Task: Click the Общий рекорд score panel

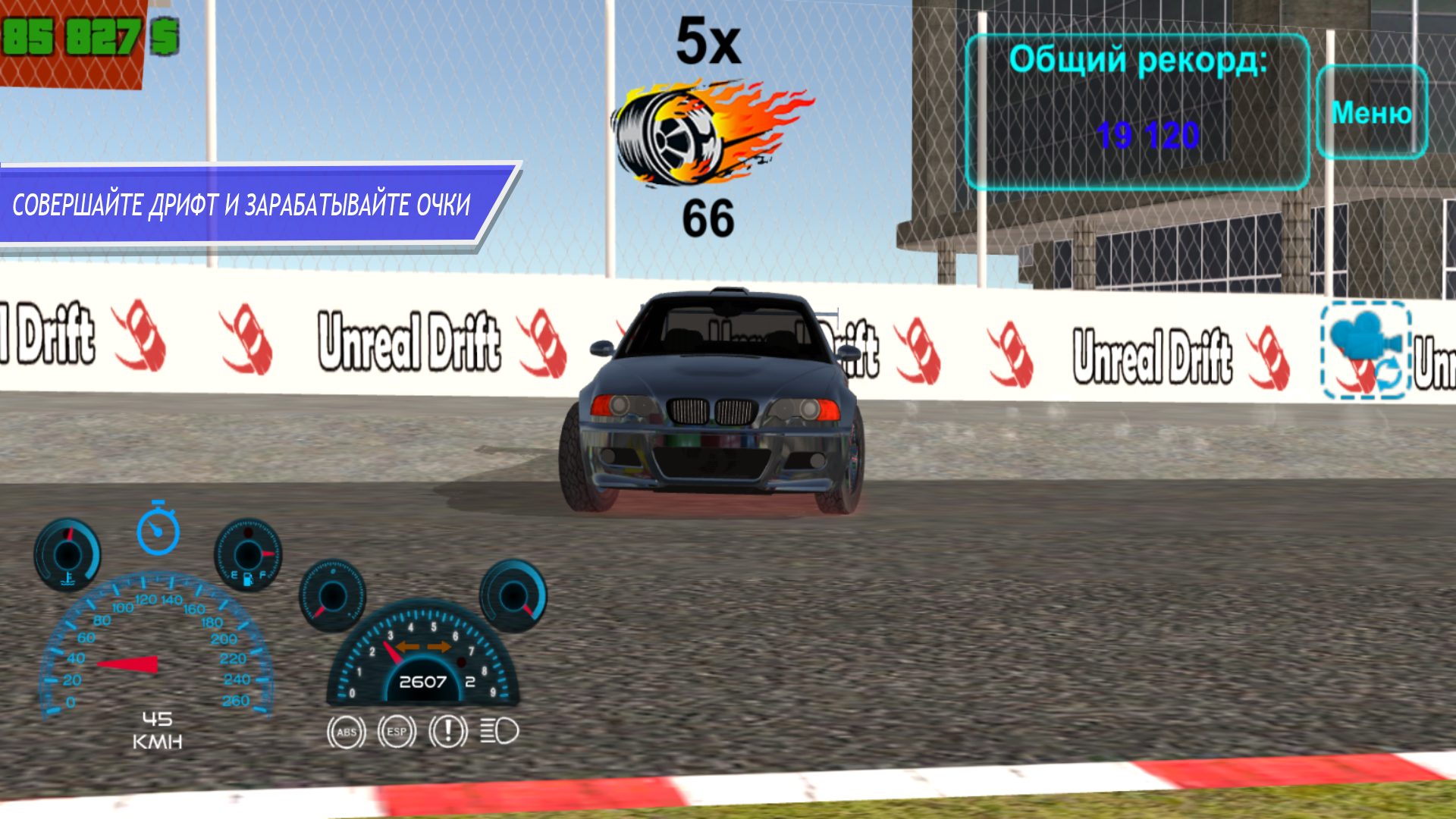Action: click(x=1137, y=99)
